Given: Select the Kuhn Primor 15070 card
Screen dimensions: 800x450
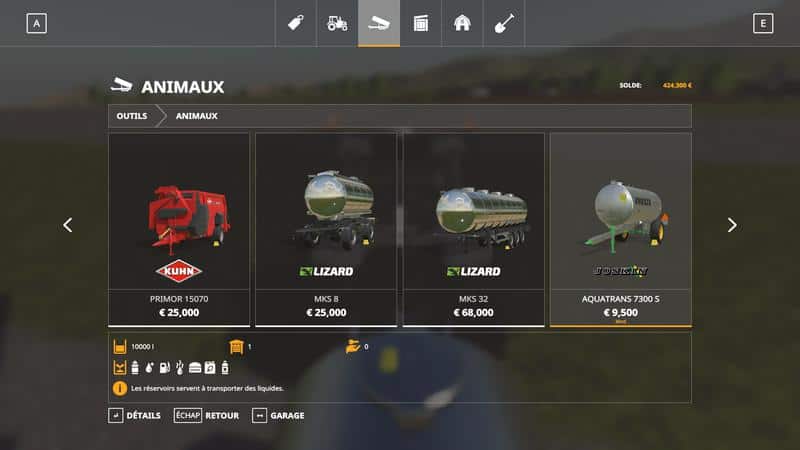Looking at the screenshot, I should [x=179, y=229].
